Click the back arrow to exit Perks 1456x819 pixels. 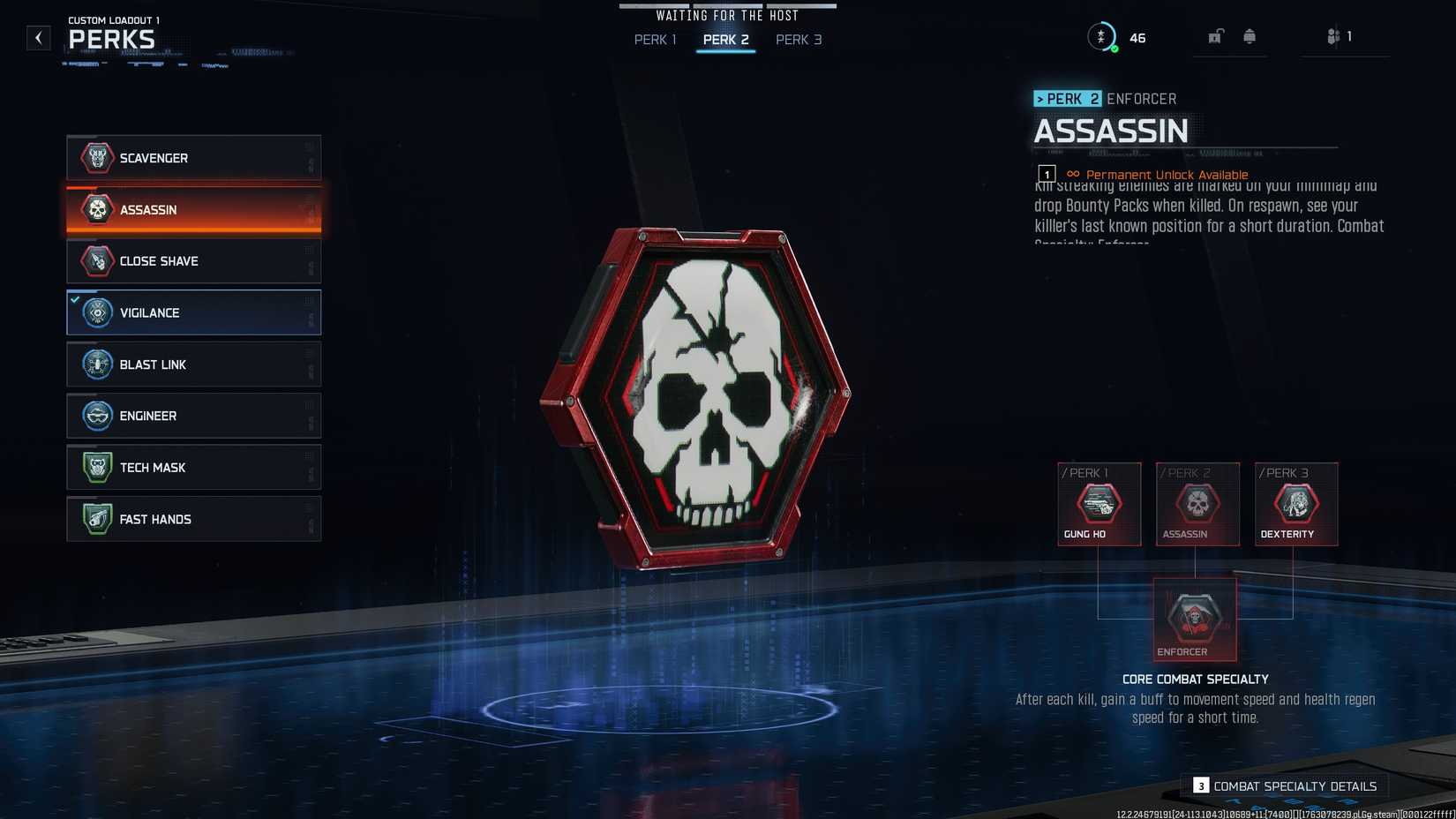37,37
